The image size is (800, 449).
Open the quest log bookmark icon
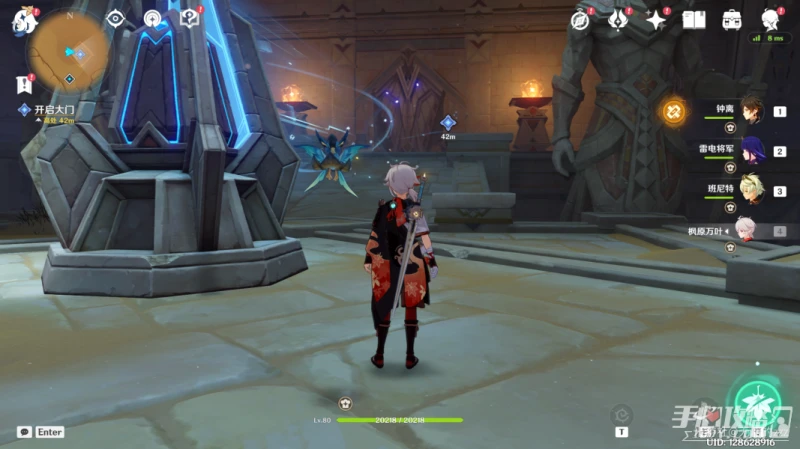[21, 86]
